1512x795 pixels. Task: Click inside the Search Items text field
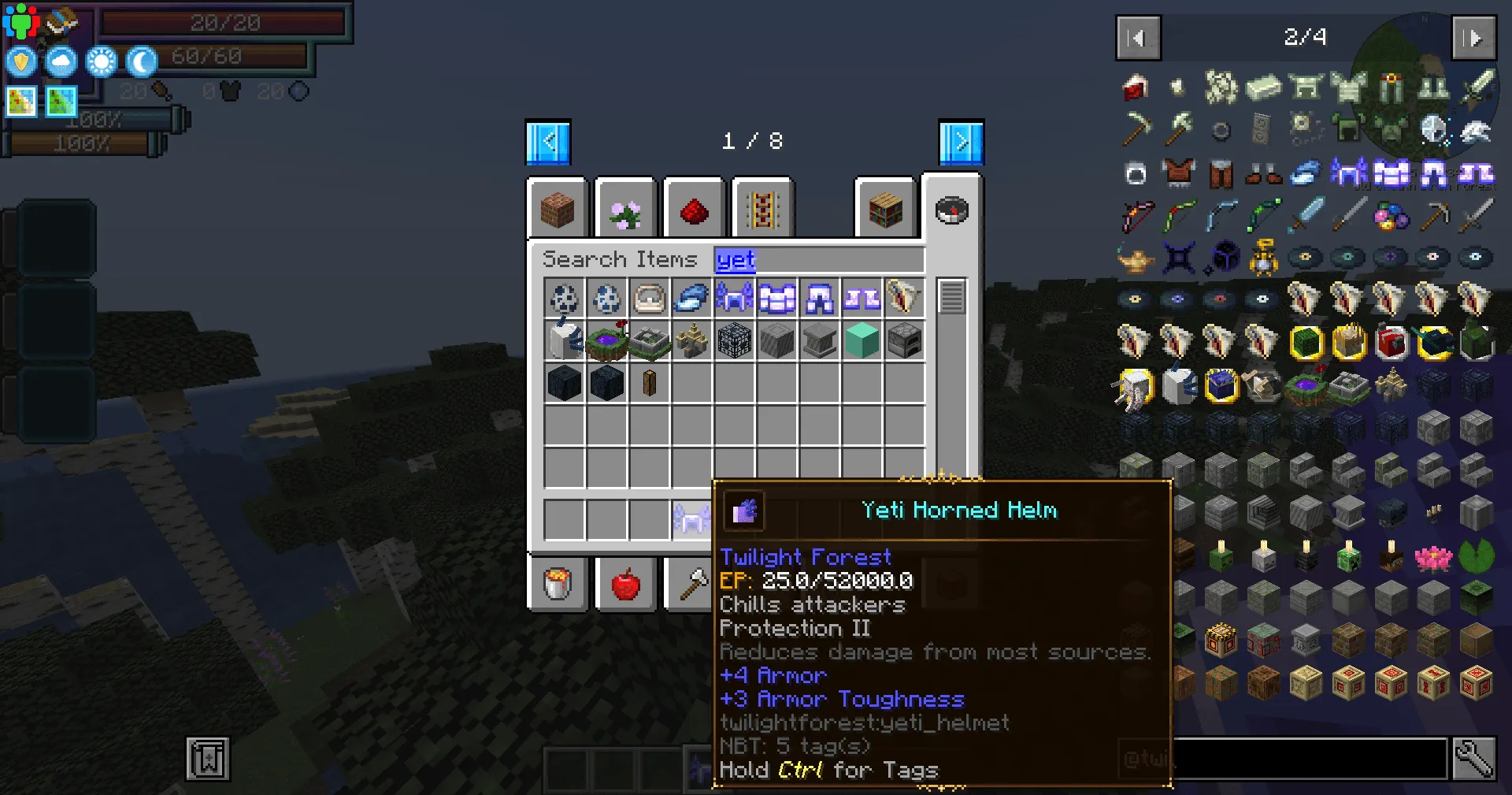click(x=819, y=260)
